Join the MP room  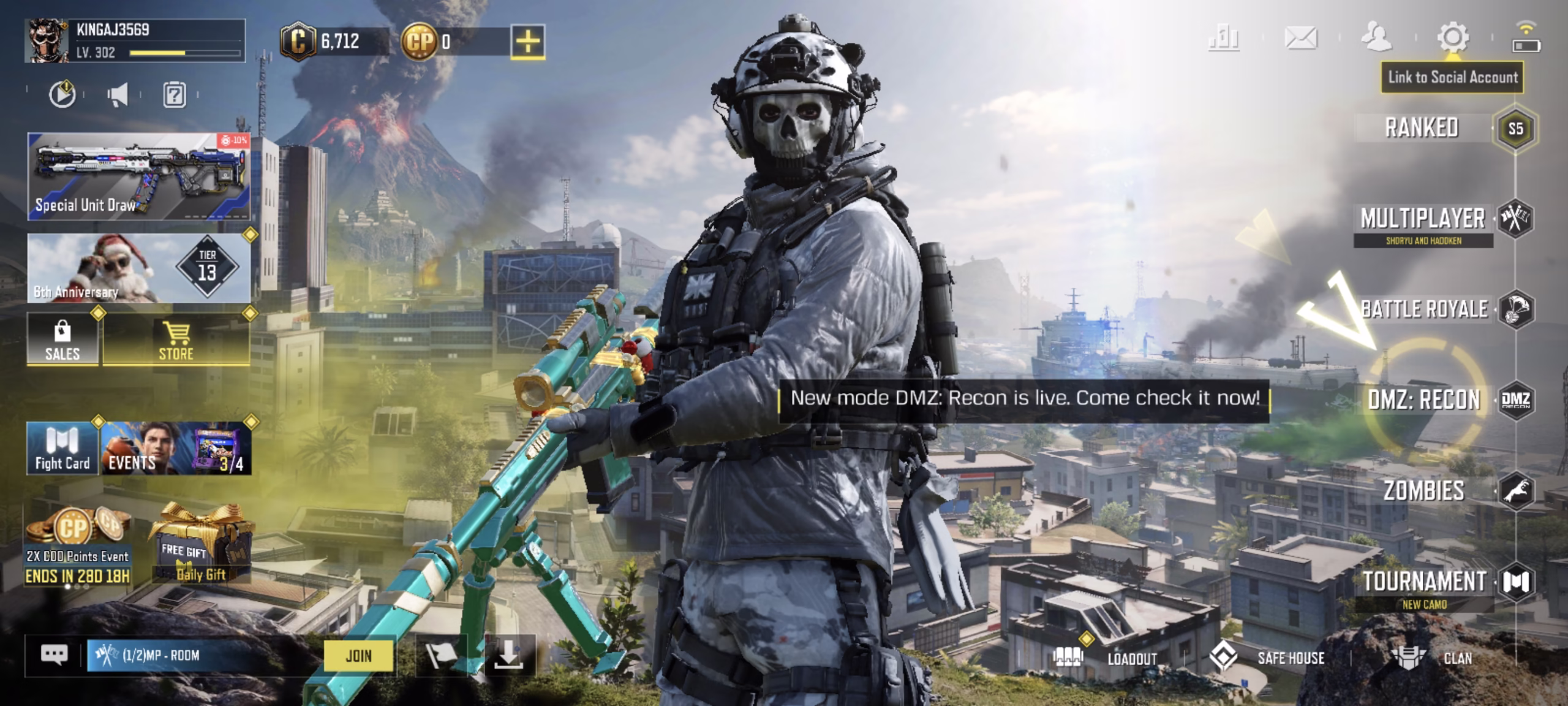click(x=358, y=656)
